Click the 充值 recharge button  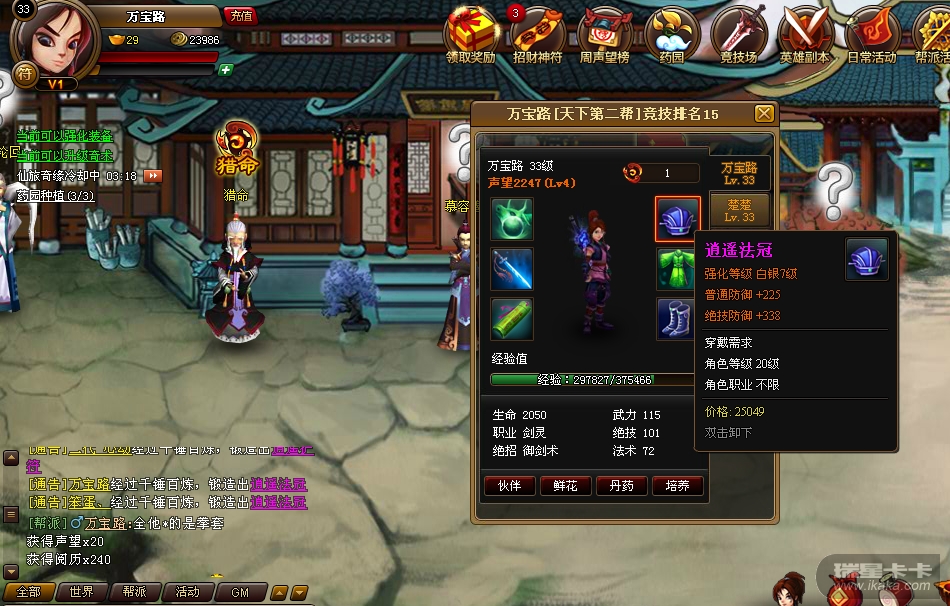click(x=240, y=16)
